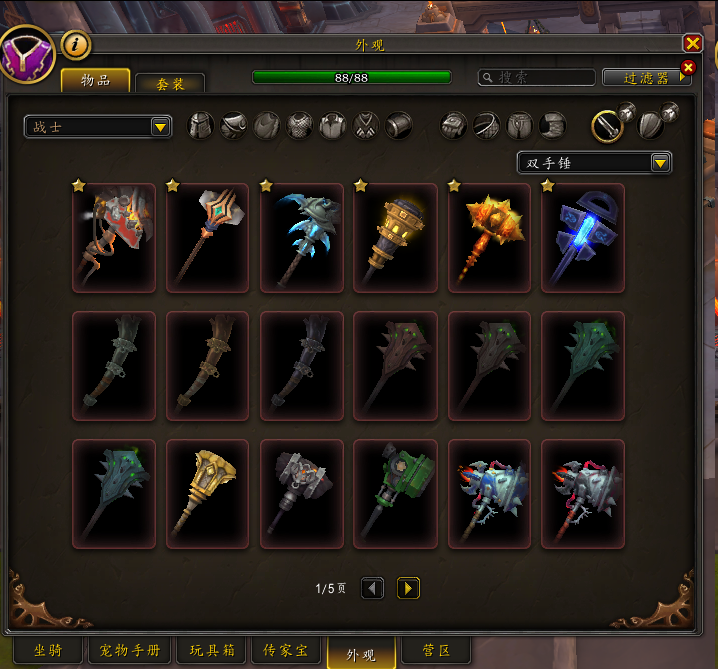This screenshot has width=718, height=669.
Task: Close the Appearances window
Action: pos(692,43)
